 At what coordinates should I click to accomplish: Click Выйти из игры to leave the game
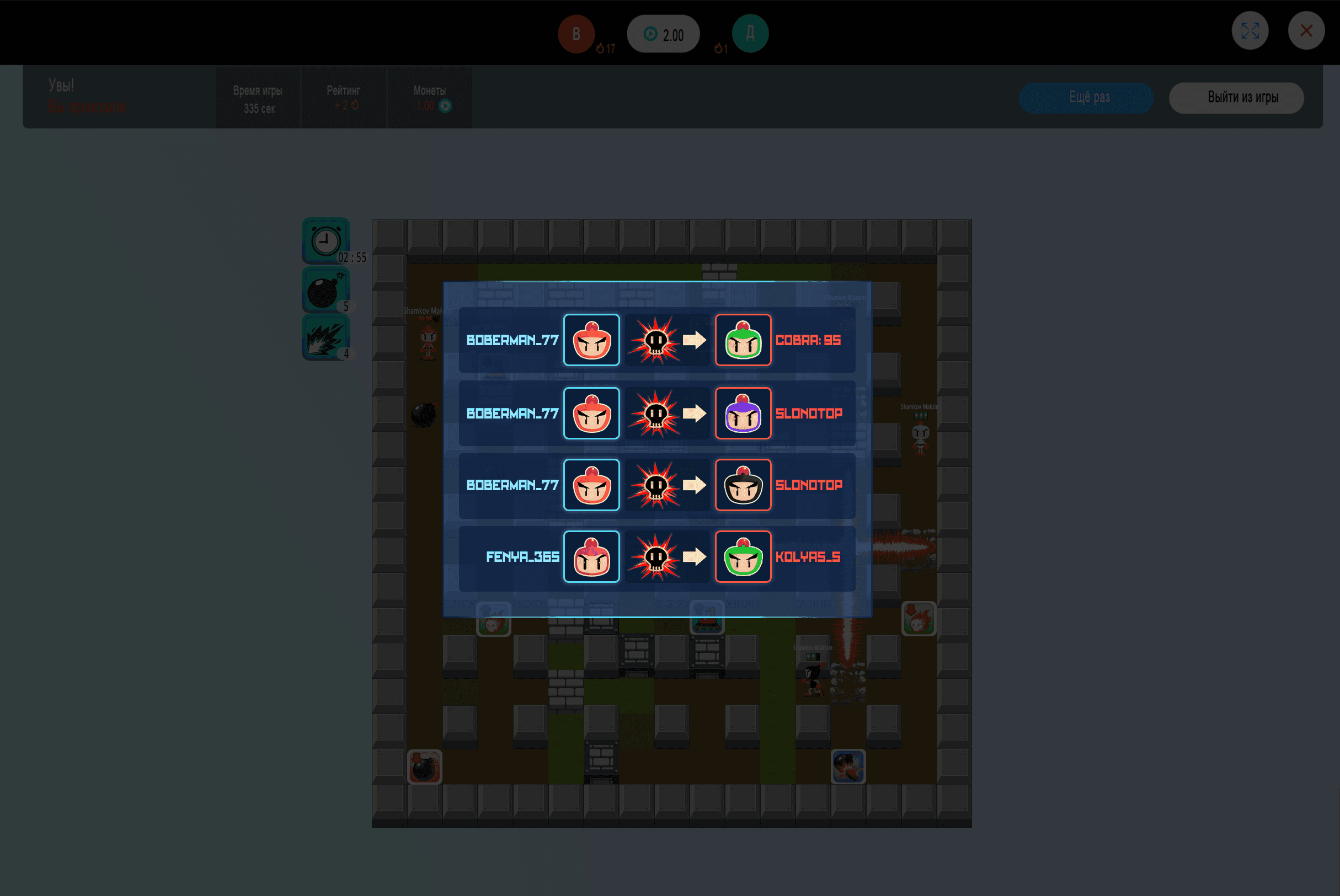pos(1236,98)
